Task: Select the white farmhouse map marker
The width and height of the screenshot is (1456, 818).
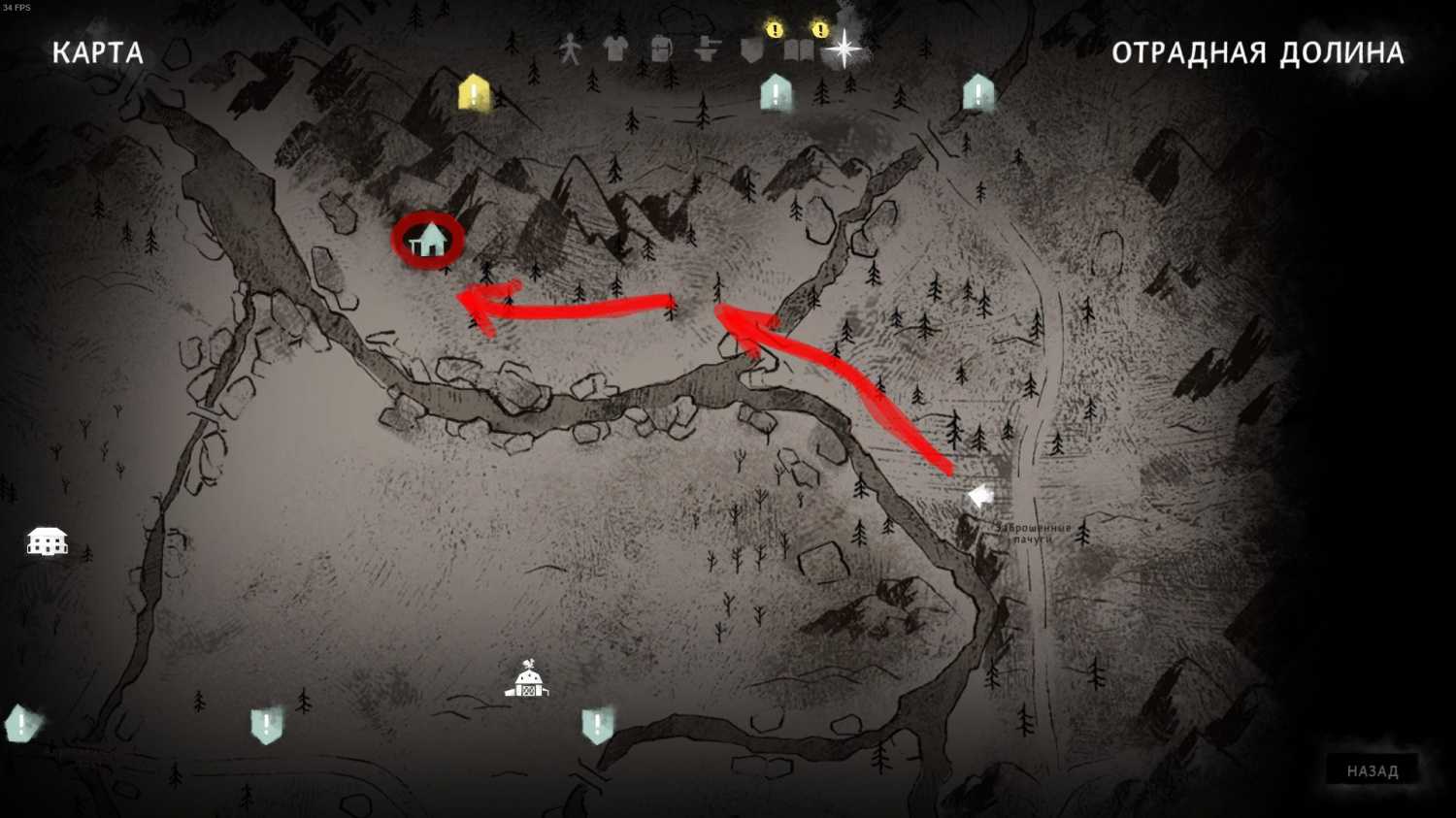Action: pyautogui.click(x=47, y=540)
